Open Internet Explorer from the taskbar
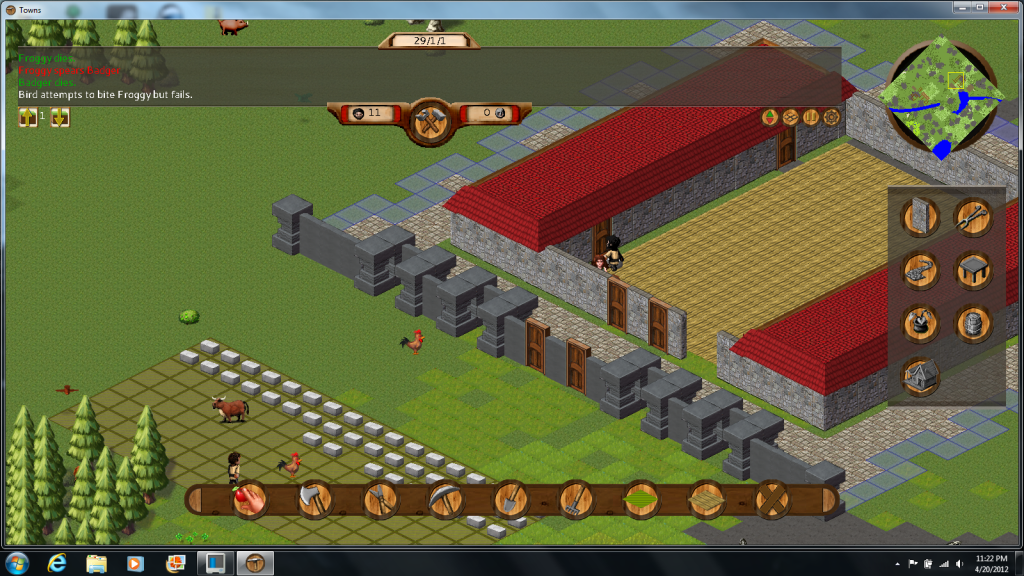The height and width of the screenshot is (576, 1024). point(59,563)
